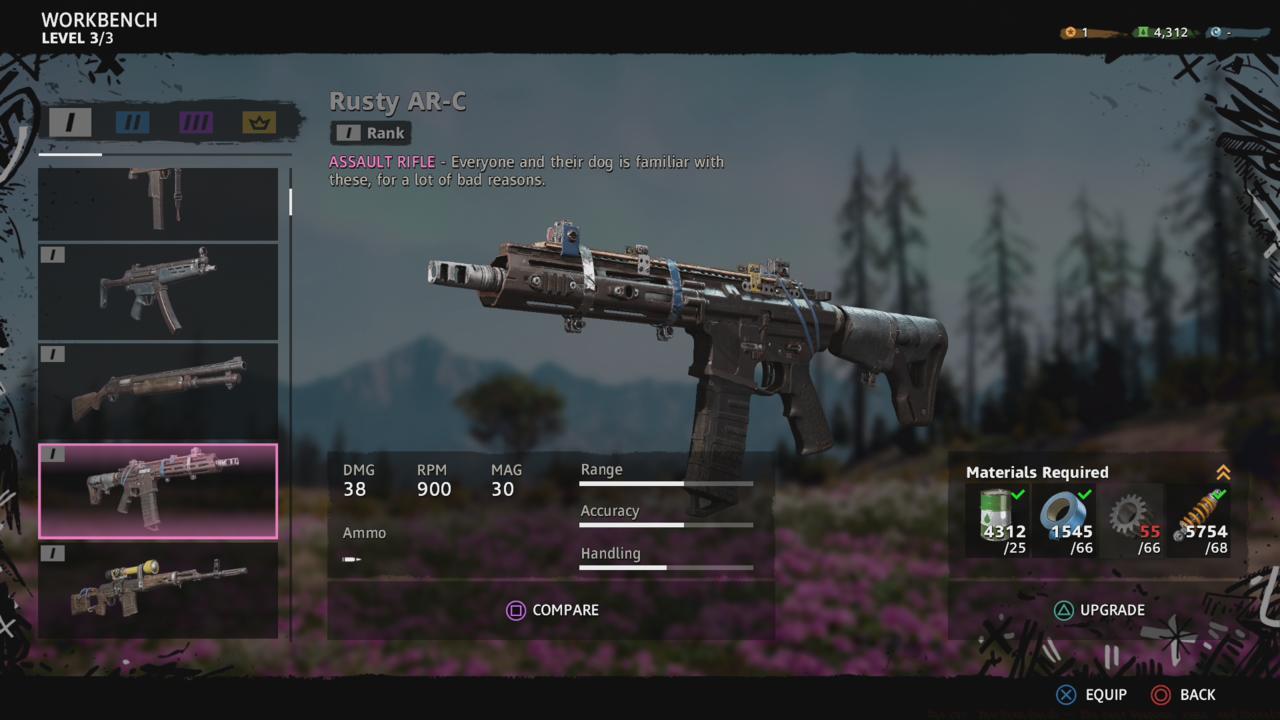Click the crescent moon currency icon

click(x=1221, y=31)
